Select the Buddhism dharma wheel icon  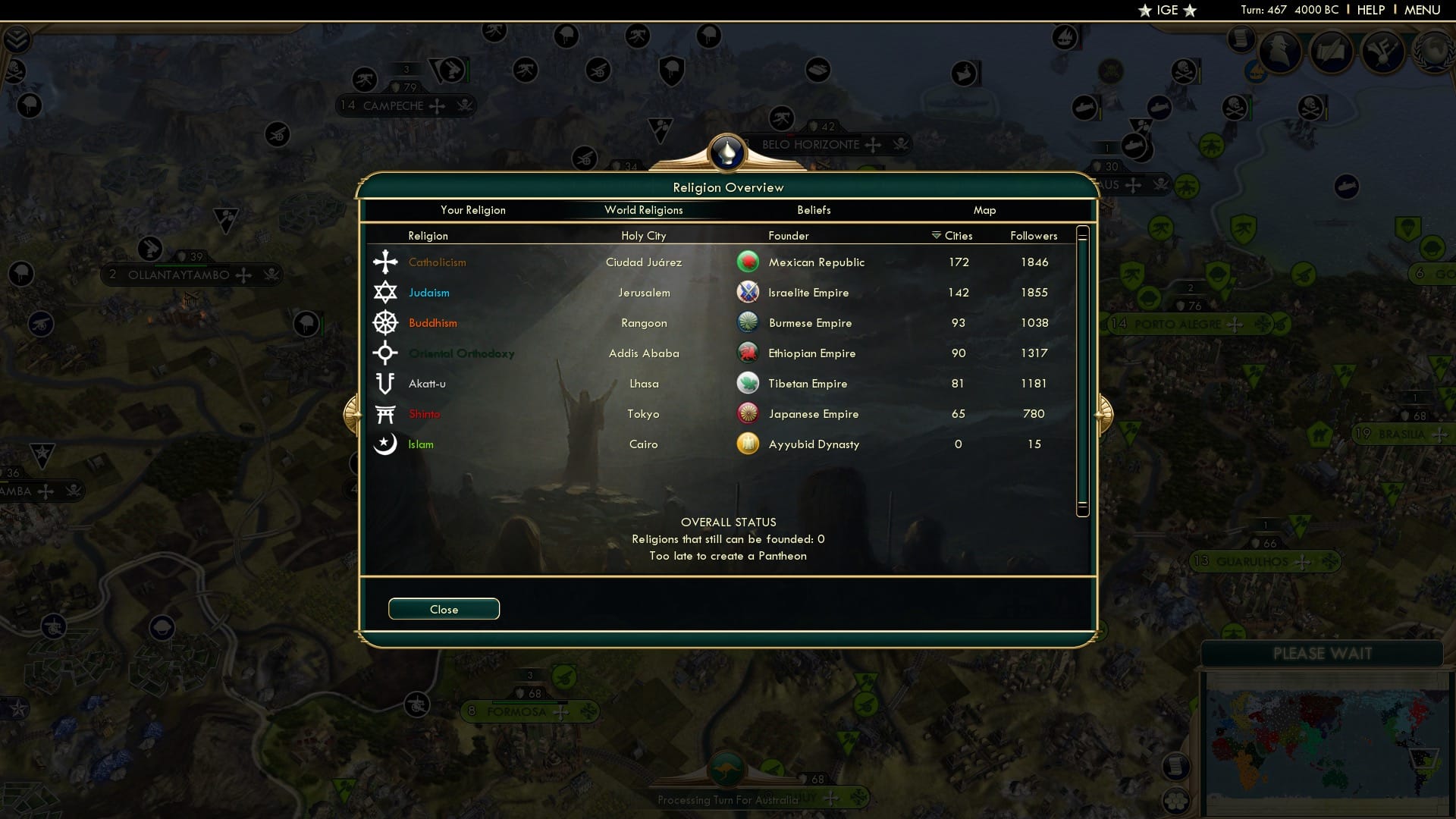tap(386, 322)
